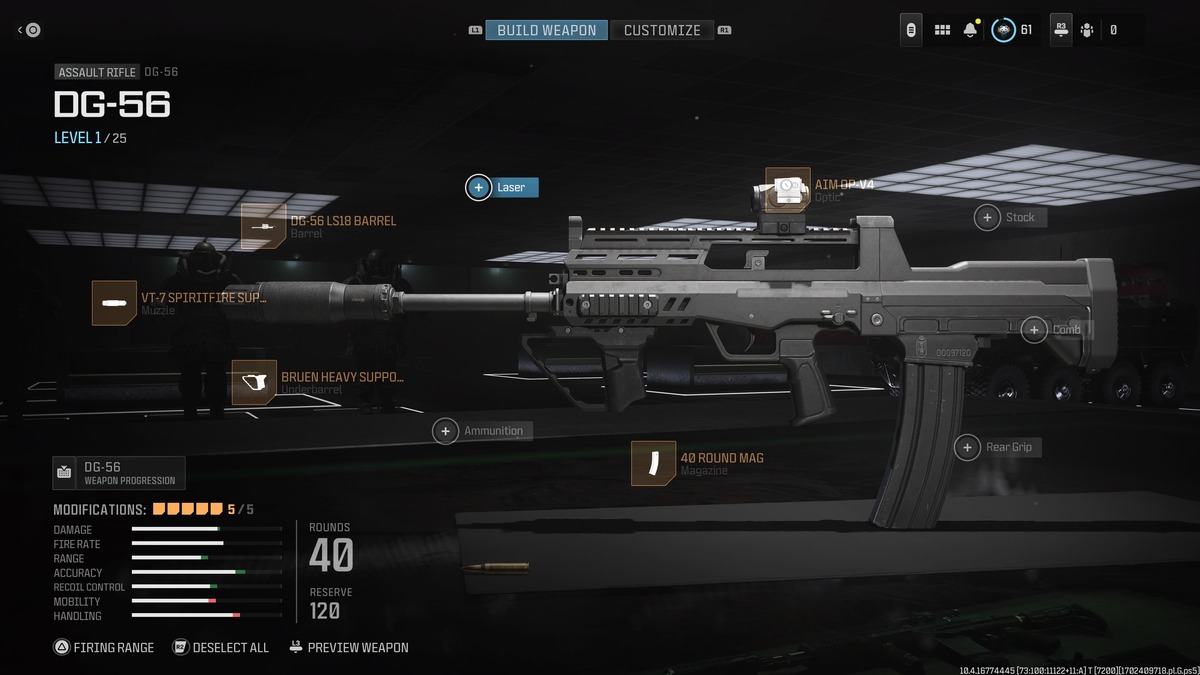This screenshot has height=675, width=1200.
Task: Enter the Firing Range
Action: coord(104,647)
